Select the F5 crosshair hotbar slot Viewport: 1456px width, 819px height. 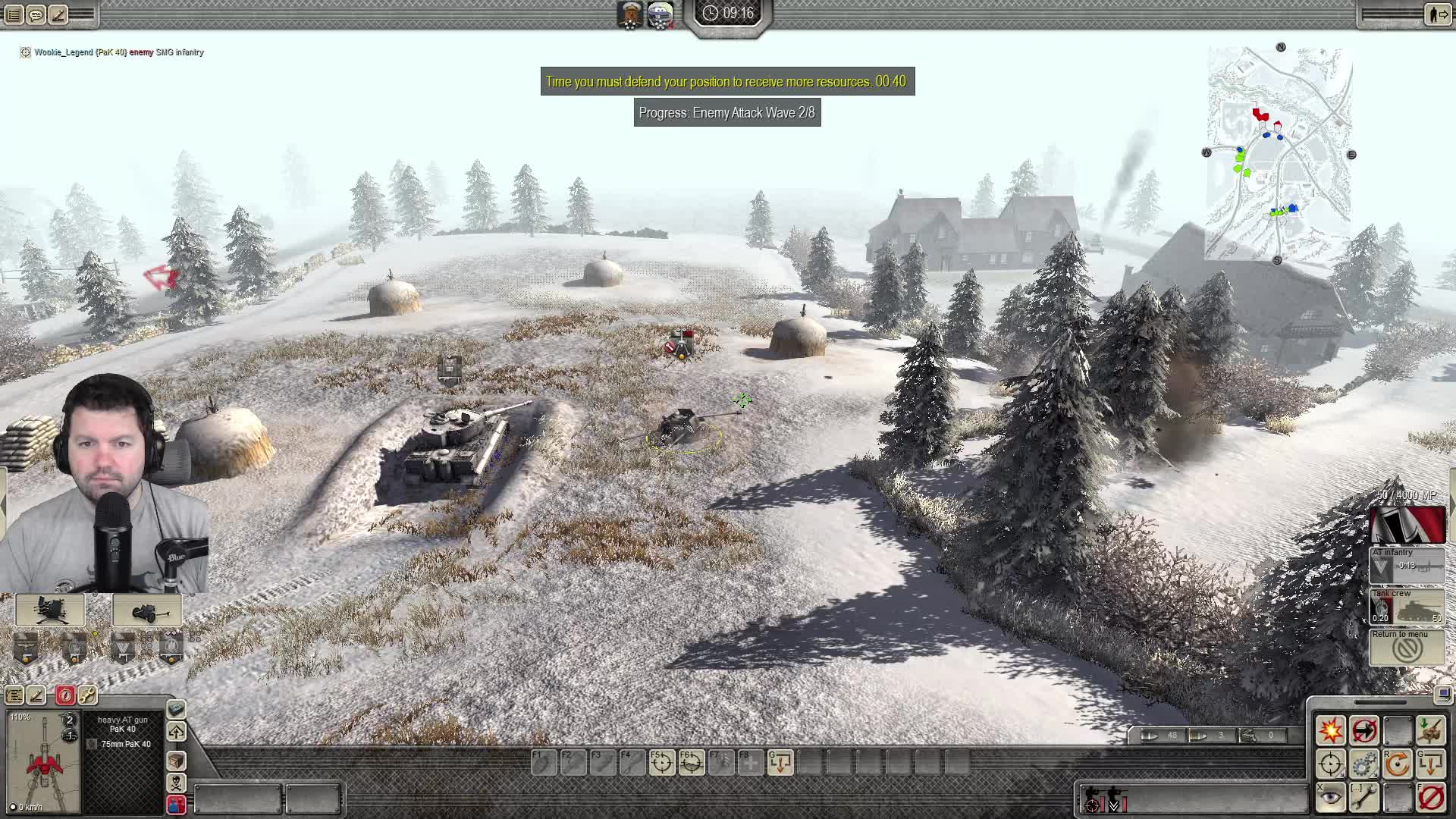(x=661, y=763)
